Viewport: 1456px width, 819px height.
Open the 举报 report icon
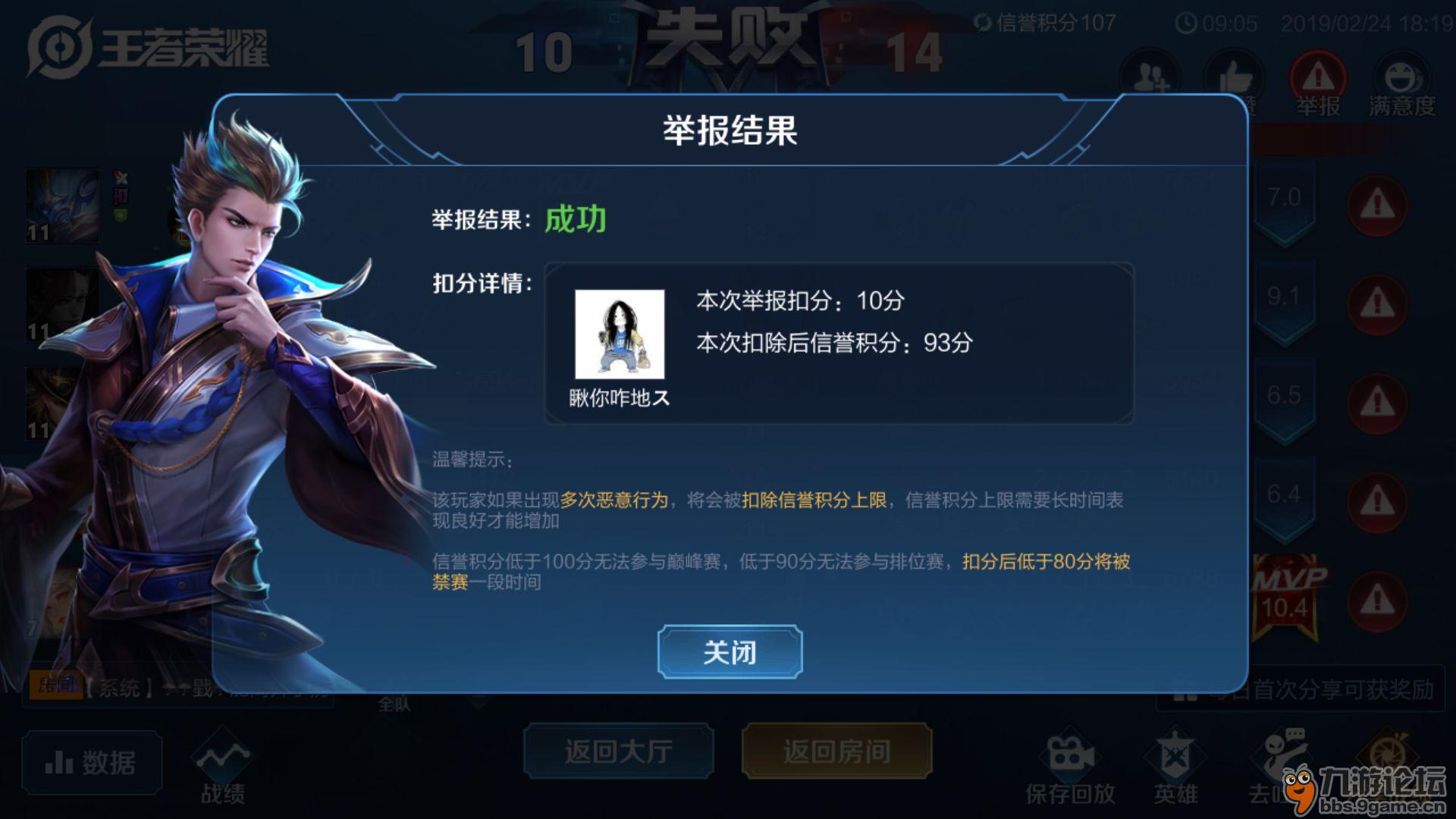pyautogui.click(x=1318, y=83)
